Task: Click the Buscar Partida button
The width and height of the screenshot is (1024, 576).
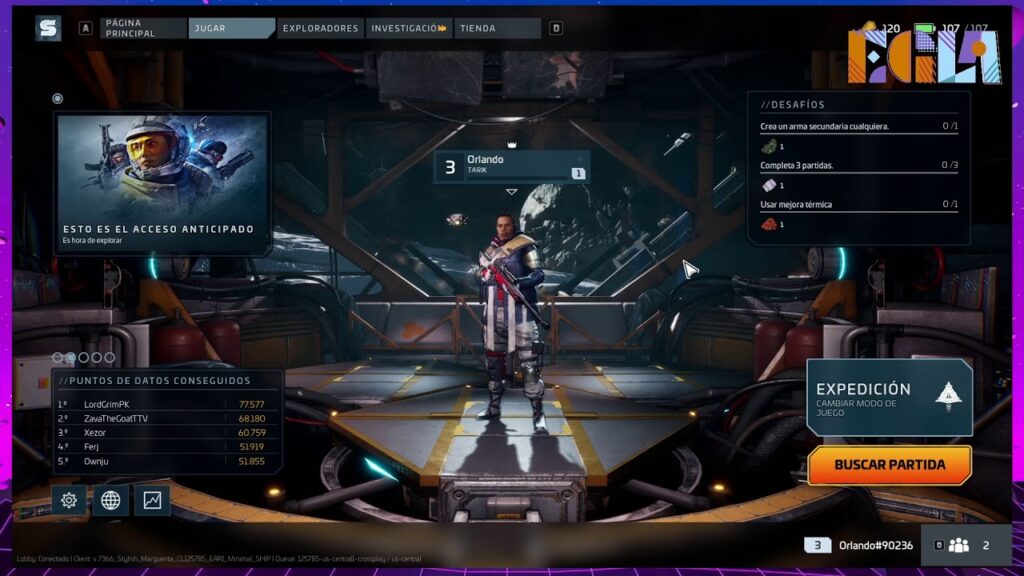Action: 889,465
